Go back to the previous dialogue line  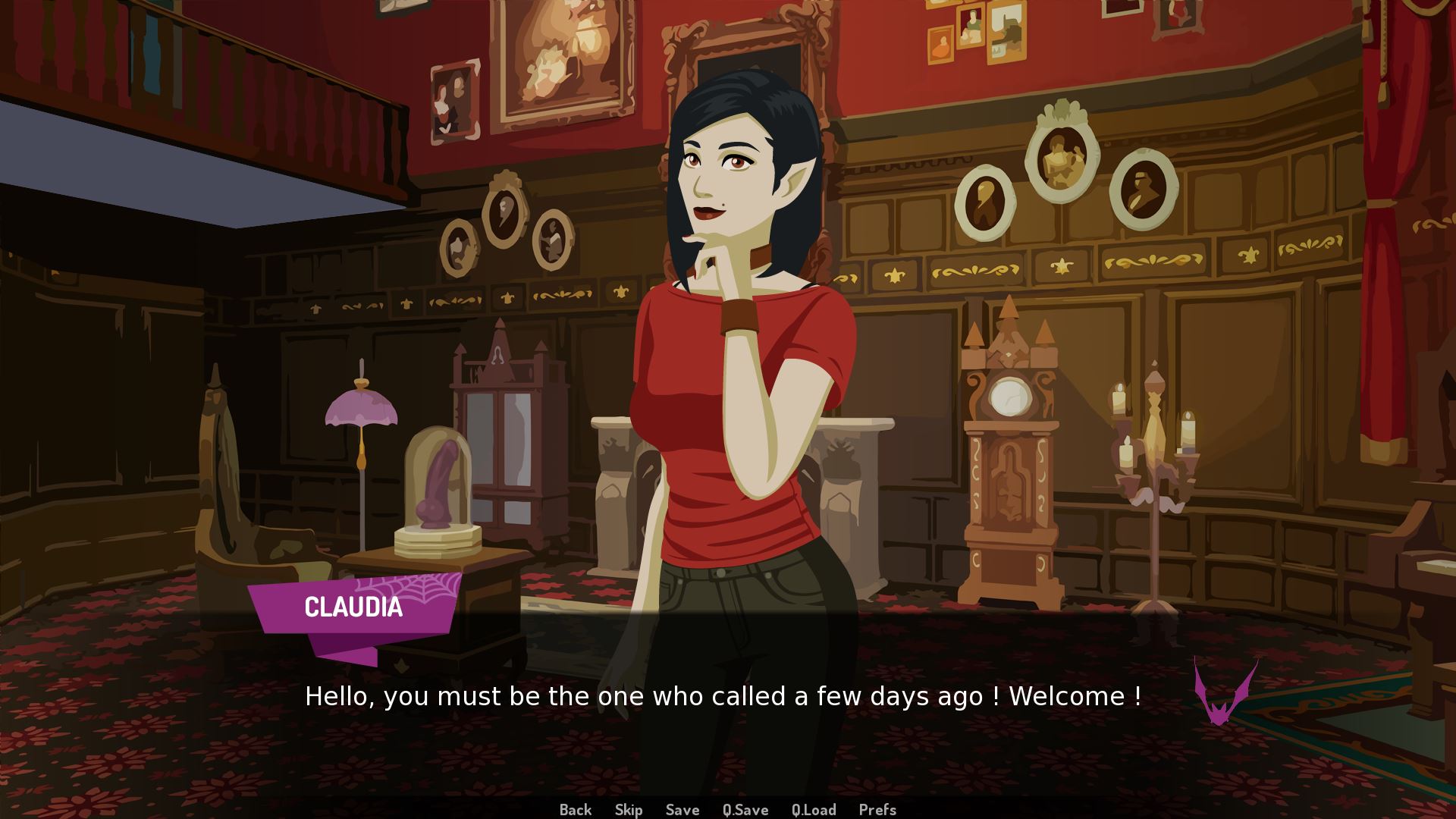point(575,810)
